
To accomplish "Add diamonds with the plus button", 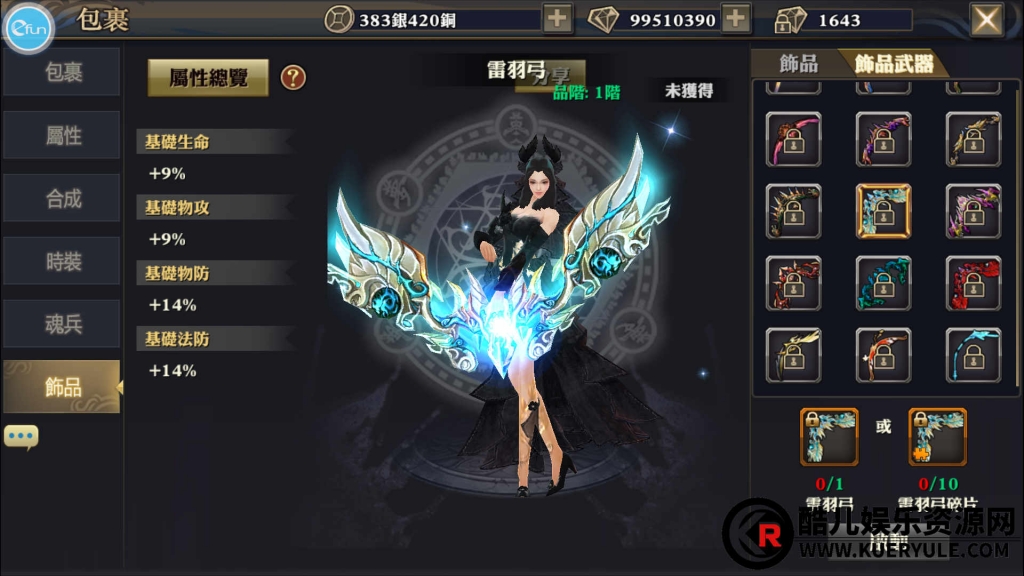I will [x=735, y=19].
